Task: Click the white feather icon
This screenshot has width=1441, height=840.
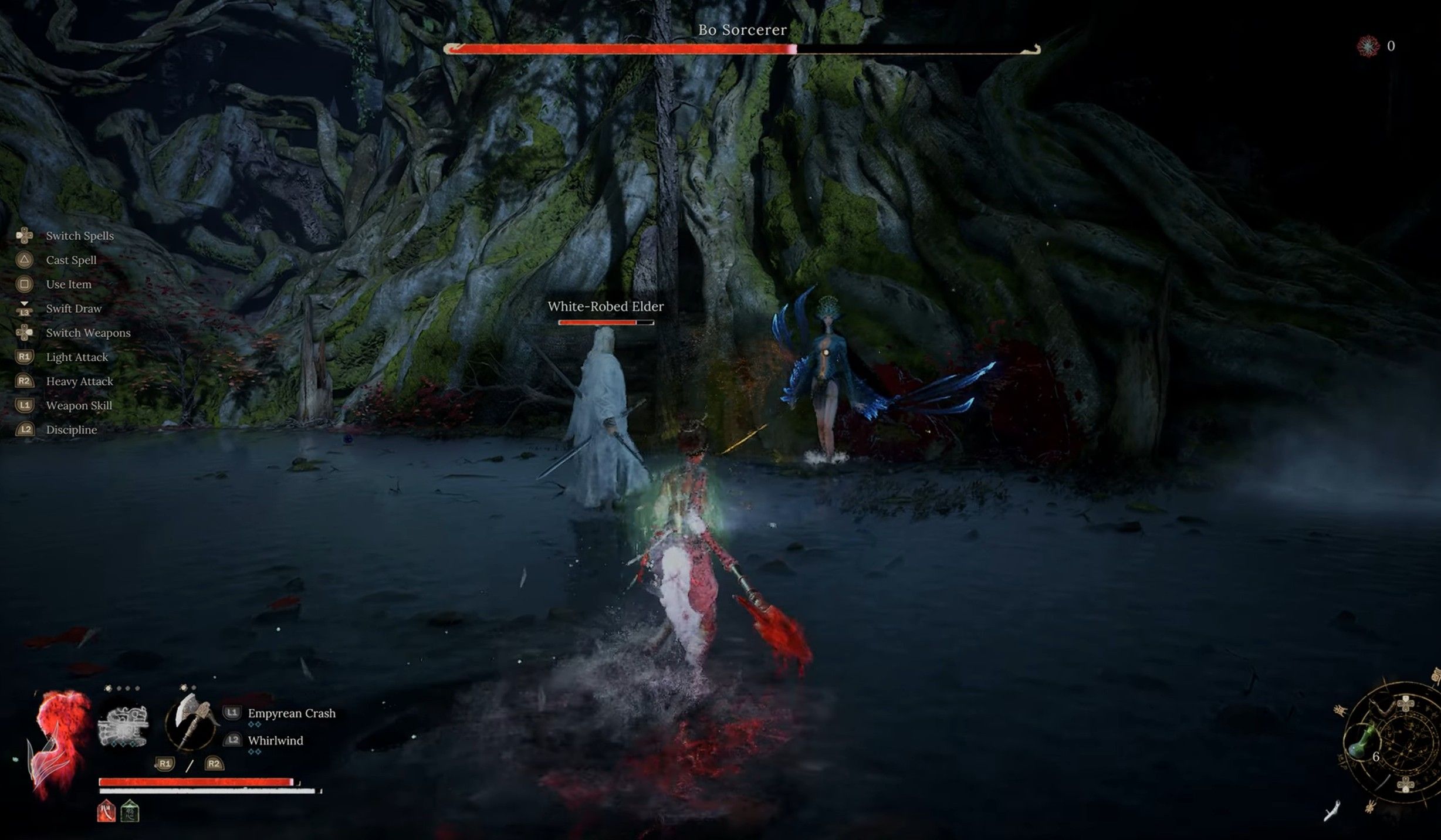Action: 1332,811
